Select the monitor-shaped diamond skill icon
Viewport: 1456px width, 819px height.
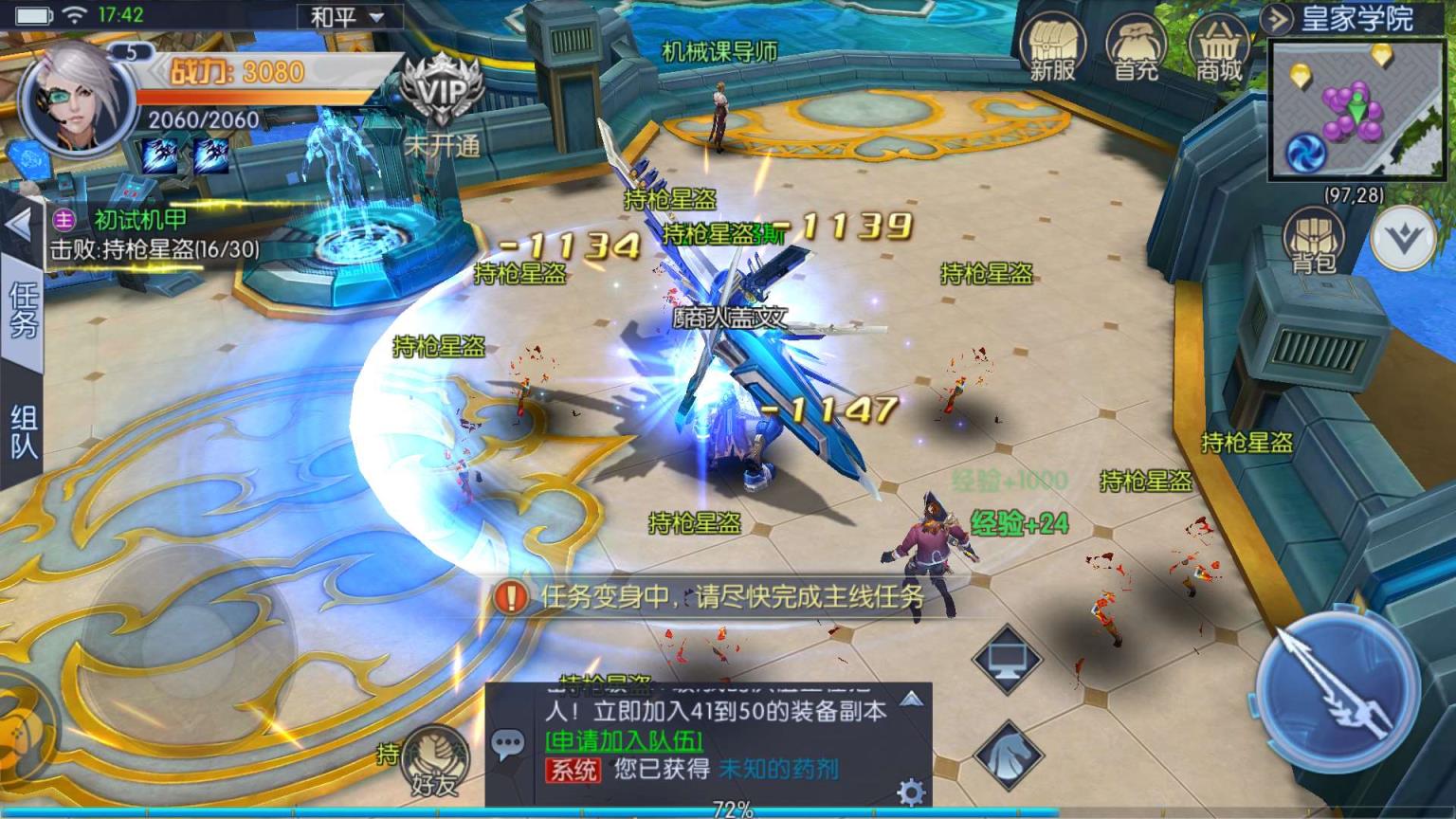coord(1008,661)
